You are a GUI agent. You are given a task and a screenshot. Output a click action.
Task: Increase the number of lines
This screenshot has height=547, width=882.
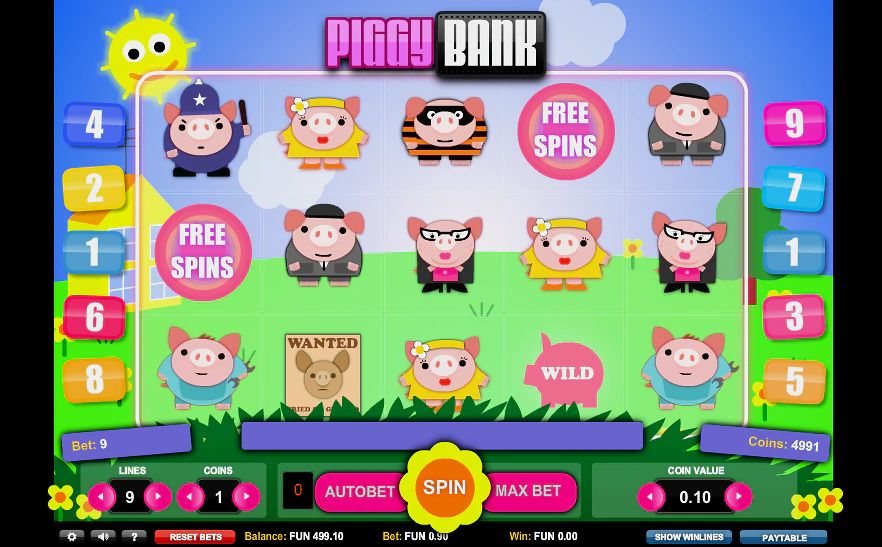(158, 496)
